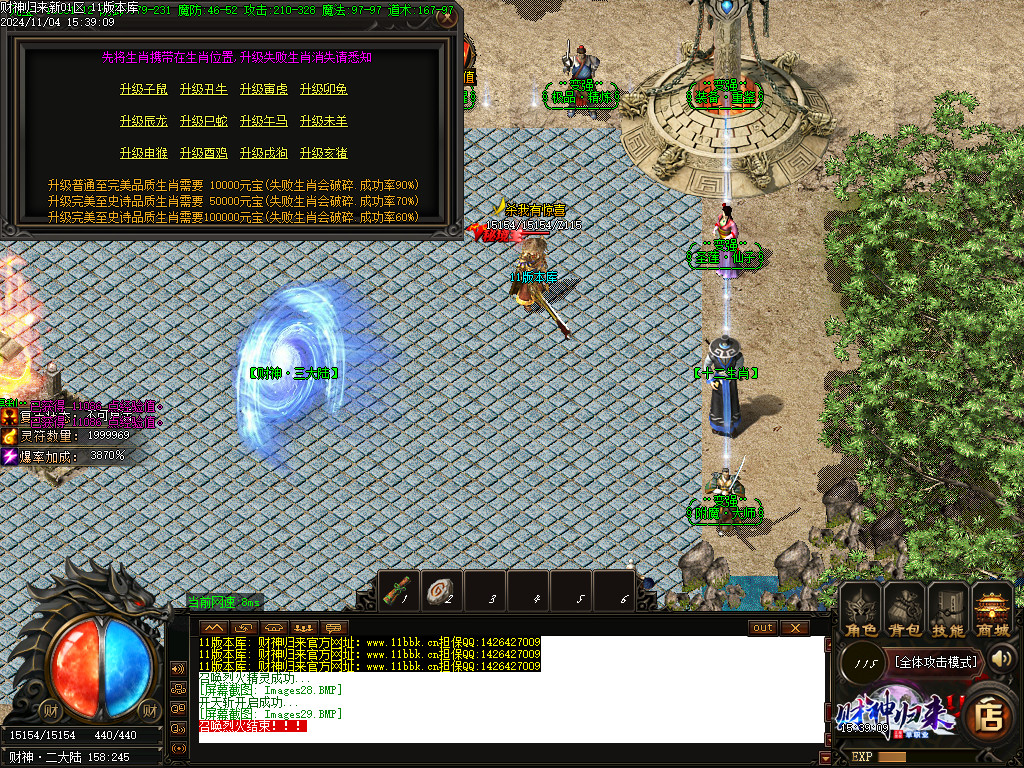Toggle the 全体攻击模式 attack mode button
The width and height of the screenshot is (1024, 768).
click(936, 661)
